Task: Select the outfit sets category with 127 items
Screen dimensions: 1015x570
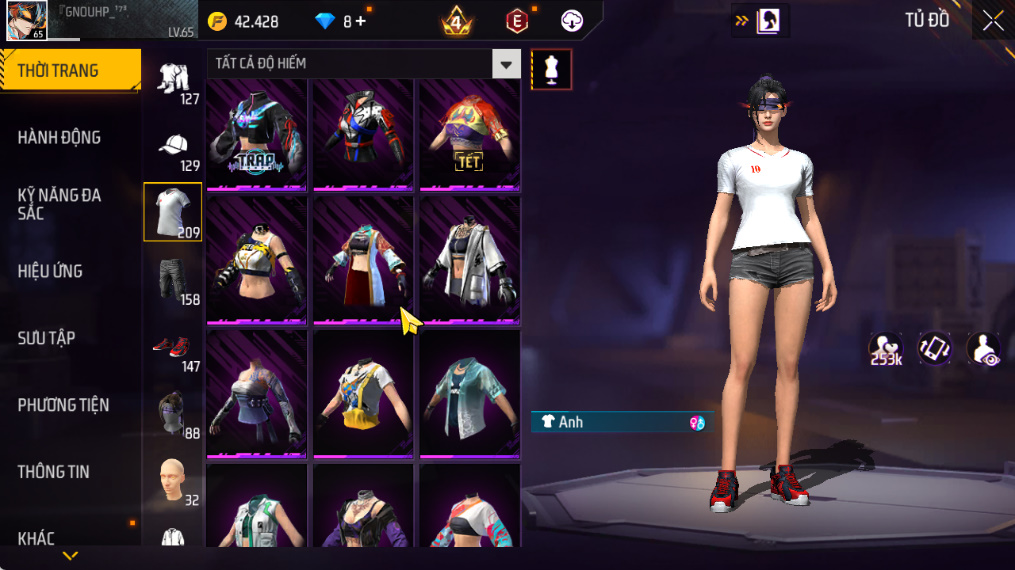Action: click(x=173, y=80)
